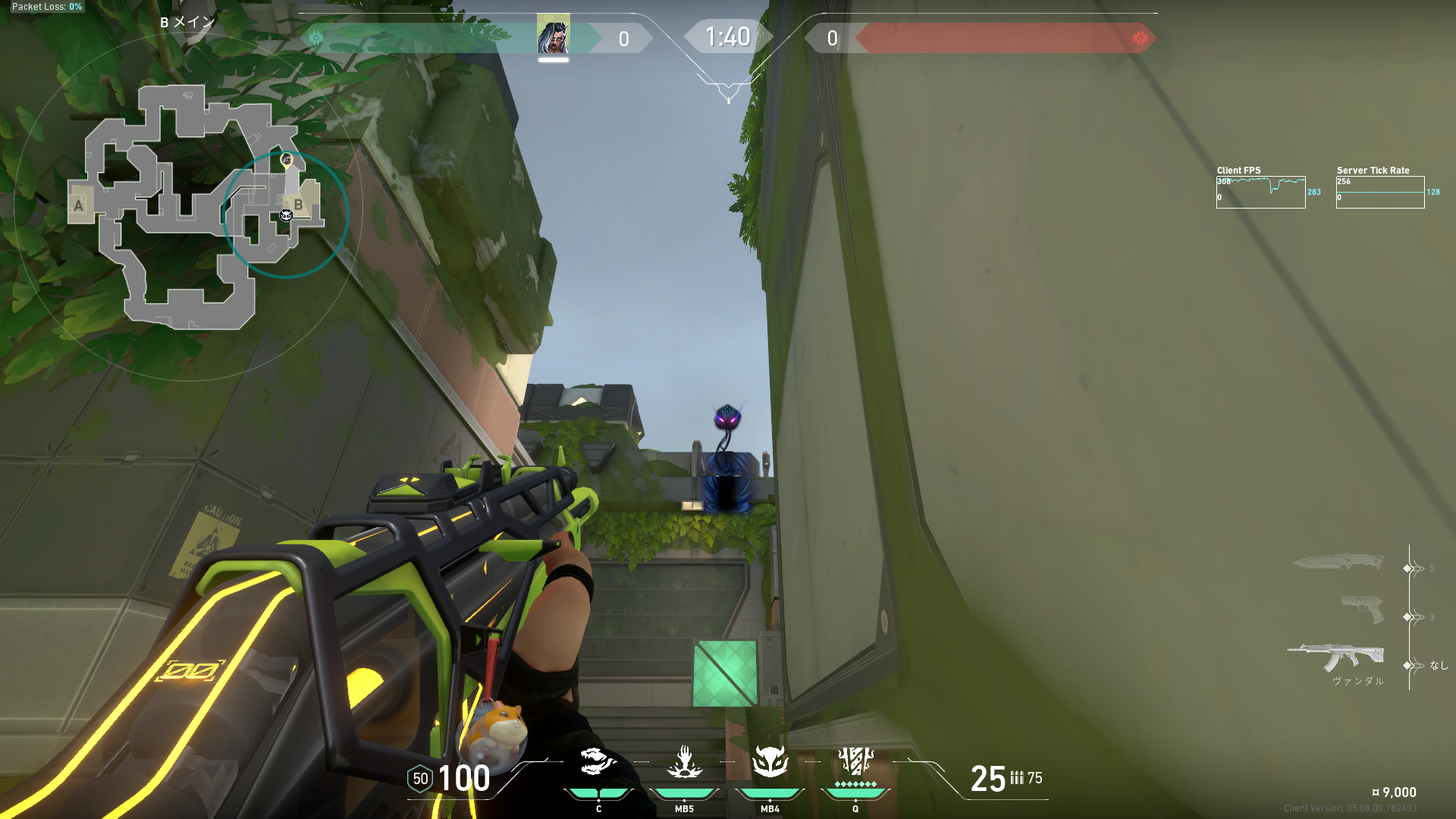
Task: Activate the Prowler beast ability icon
Action: coord(598,762)
